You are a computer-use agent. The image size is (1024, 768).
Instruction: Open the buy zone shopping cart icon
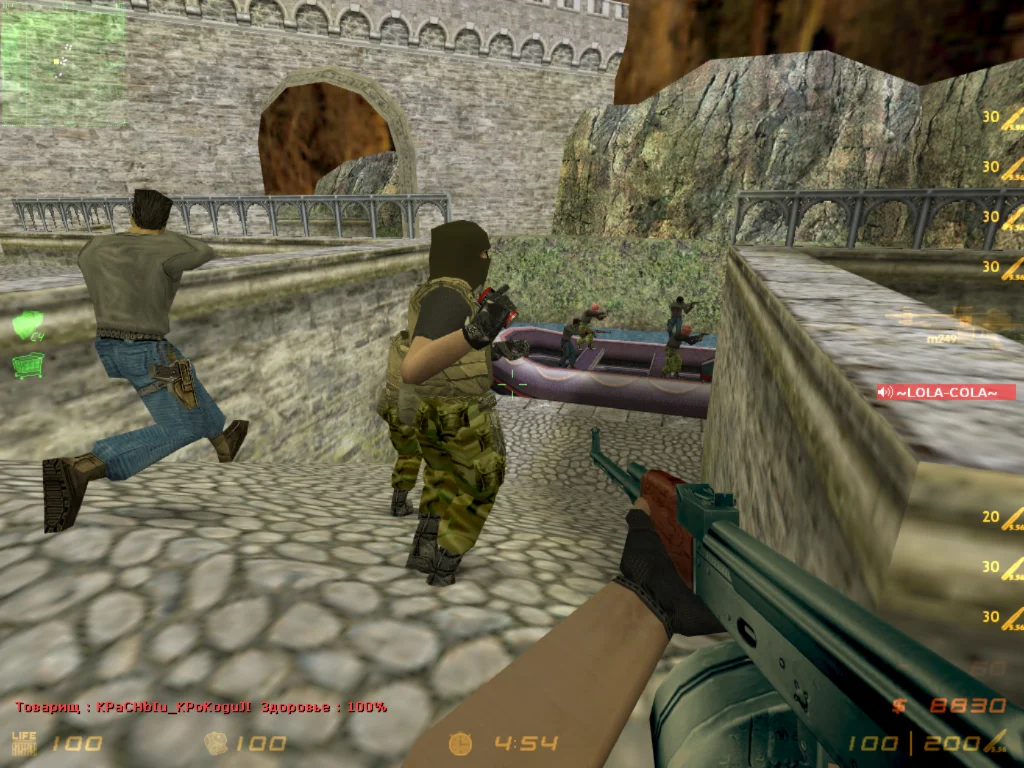(x=28, y=366)
